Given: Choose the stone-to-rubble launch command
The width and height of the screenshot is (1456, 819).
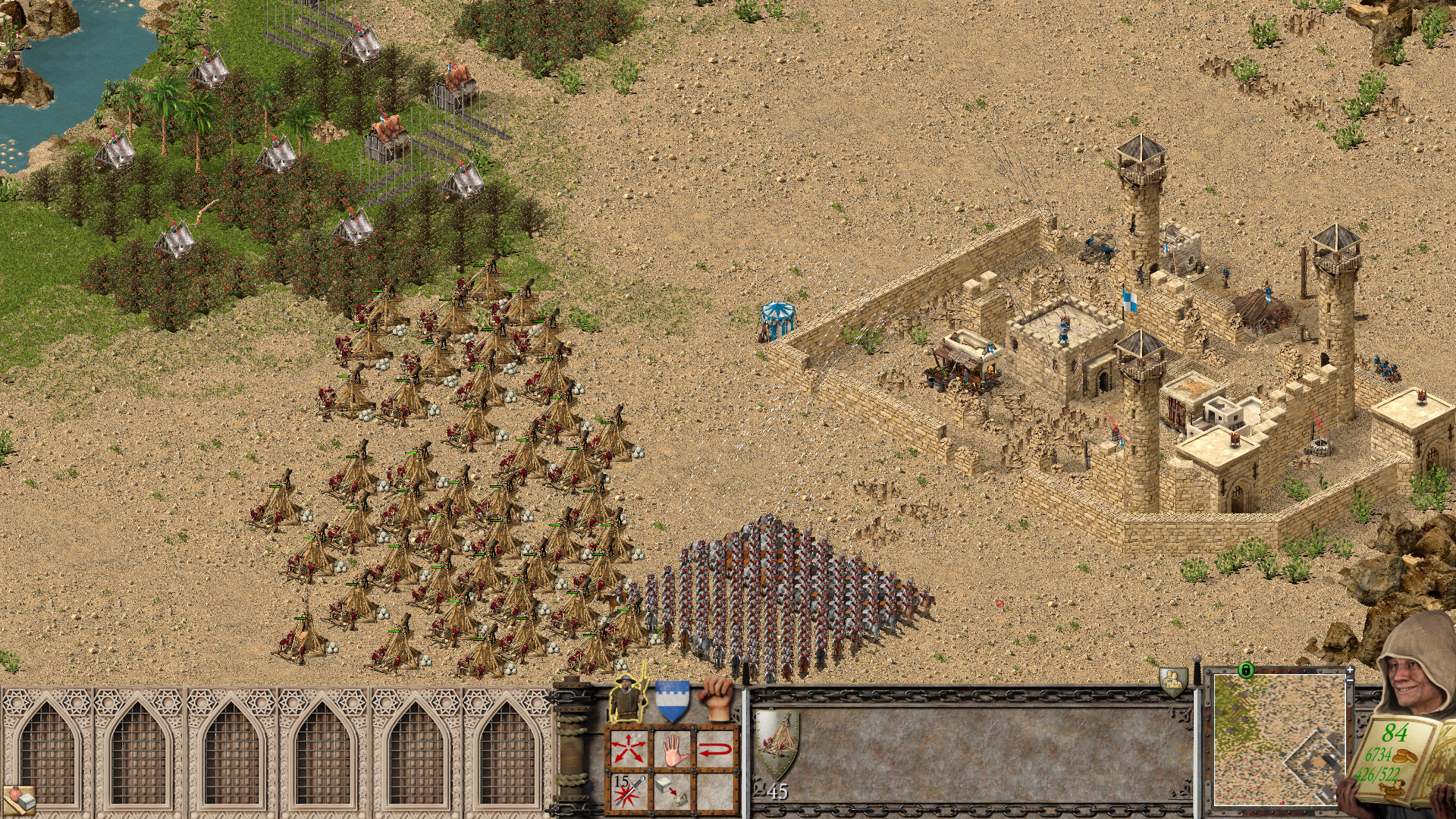Looking at the screenshot, I should pos(673,791).
